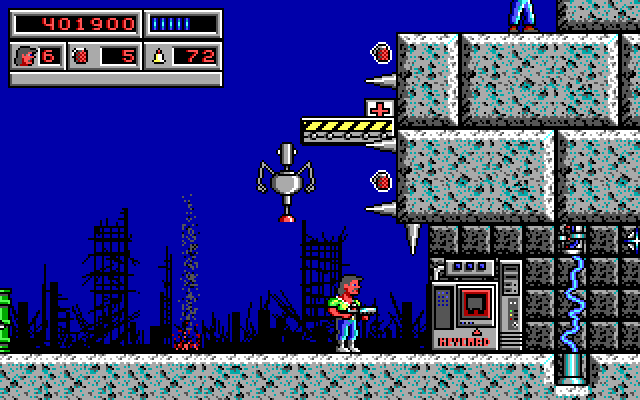Select the red grenade icon
This screenshot has width=640, height=400.
(83, 56)
